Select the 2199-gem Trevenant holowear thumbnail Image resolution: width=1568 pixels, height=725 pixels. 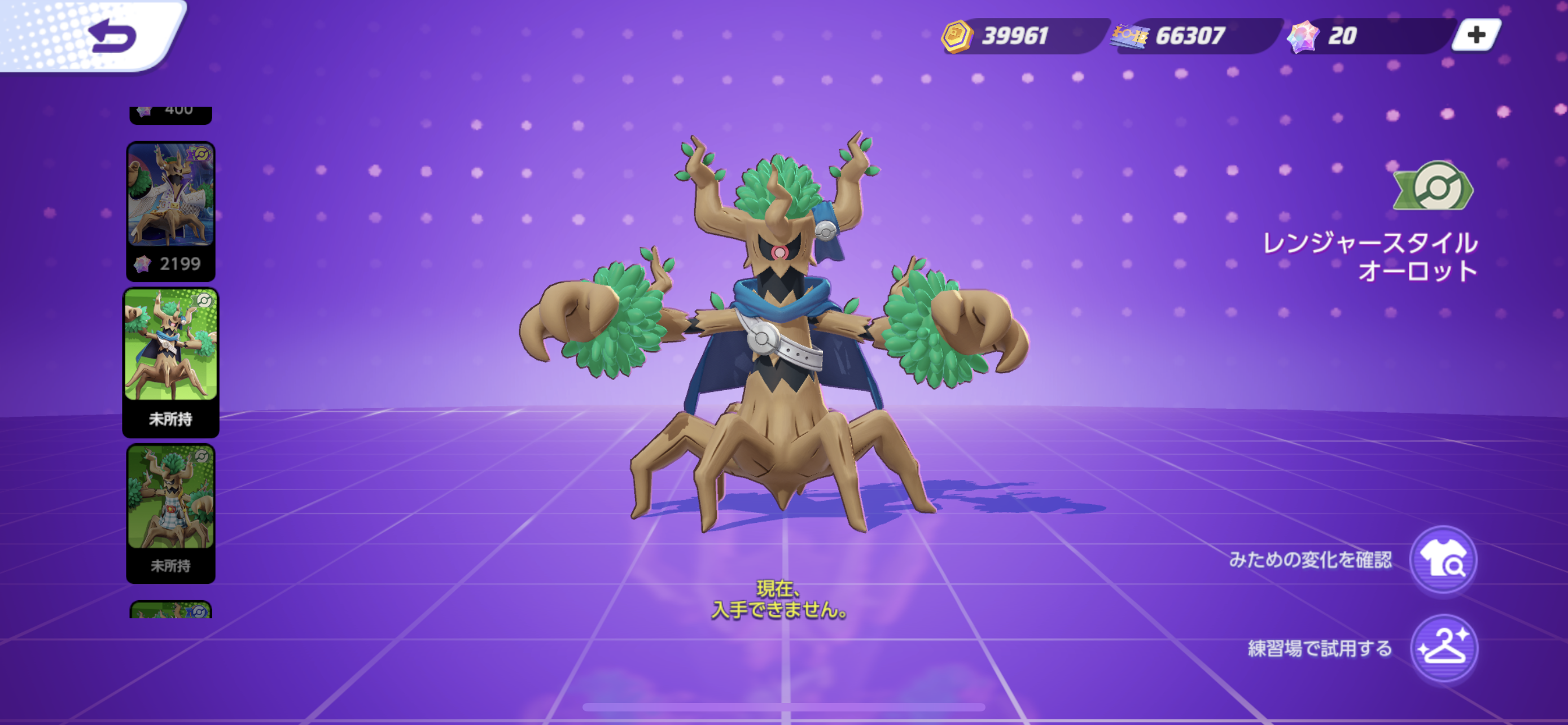click(170, 210)
